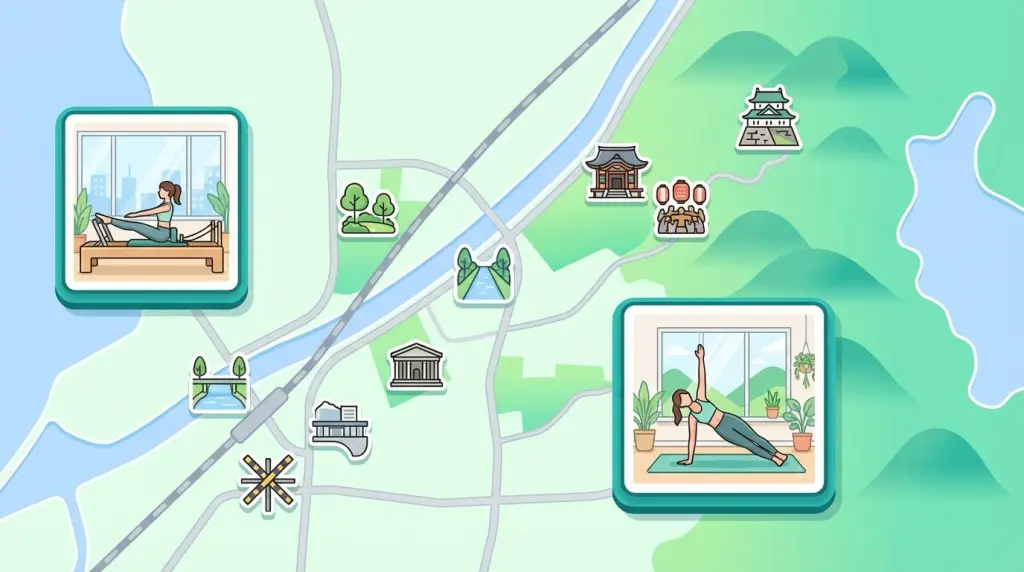Select the tree-lined canal marker
Viewport: 1024px width, 572px height.
coord(483,274)
